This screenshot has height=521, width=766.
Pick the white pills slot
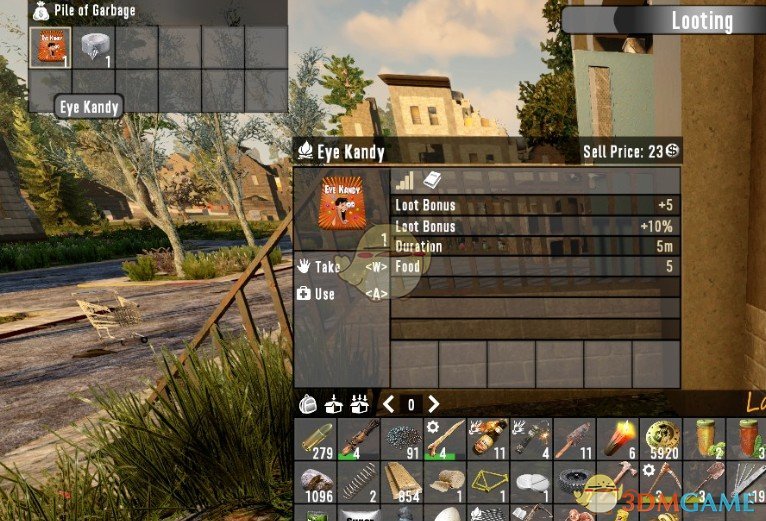point(532,483)
